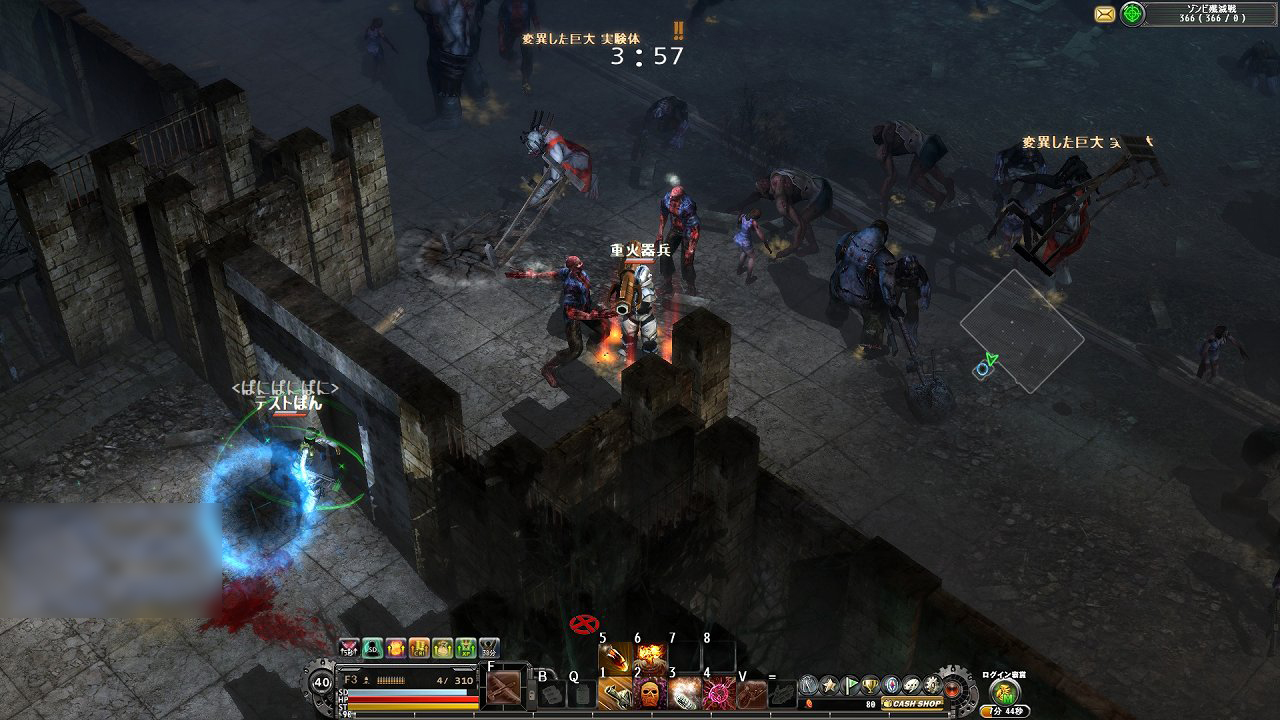The width and height of the screenshot is (1280, 720).
Task: Select the skull skill in hotbar slot 2
Action: coord(648,690)
